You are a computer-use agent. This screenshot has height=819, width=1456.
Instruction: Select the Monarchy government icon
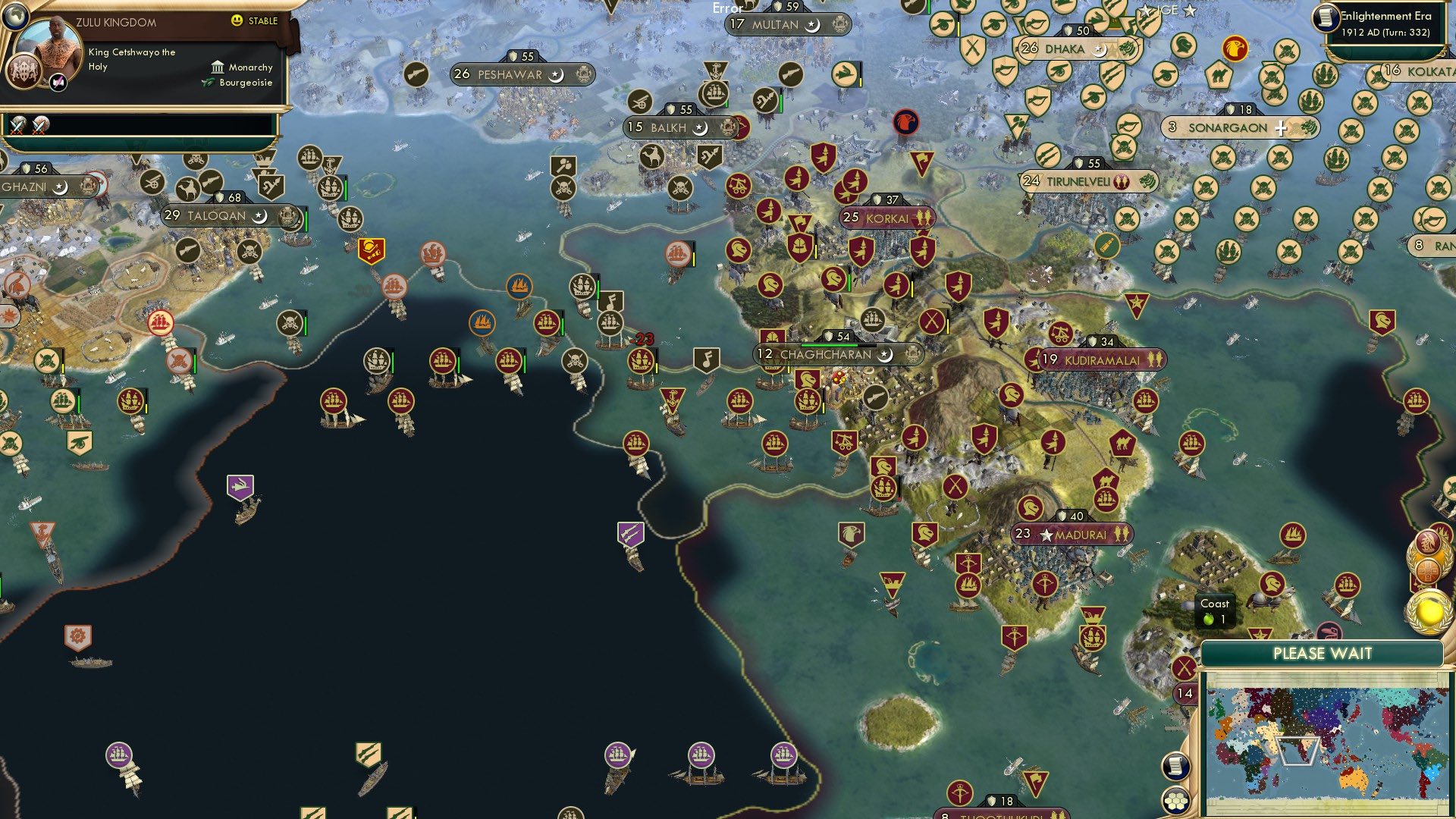click(x=219, y=67)
